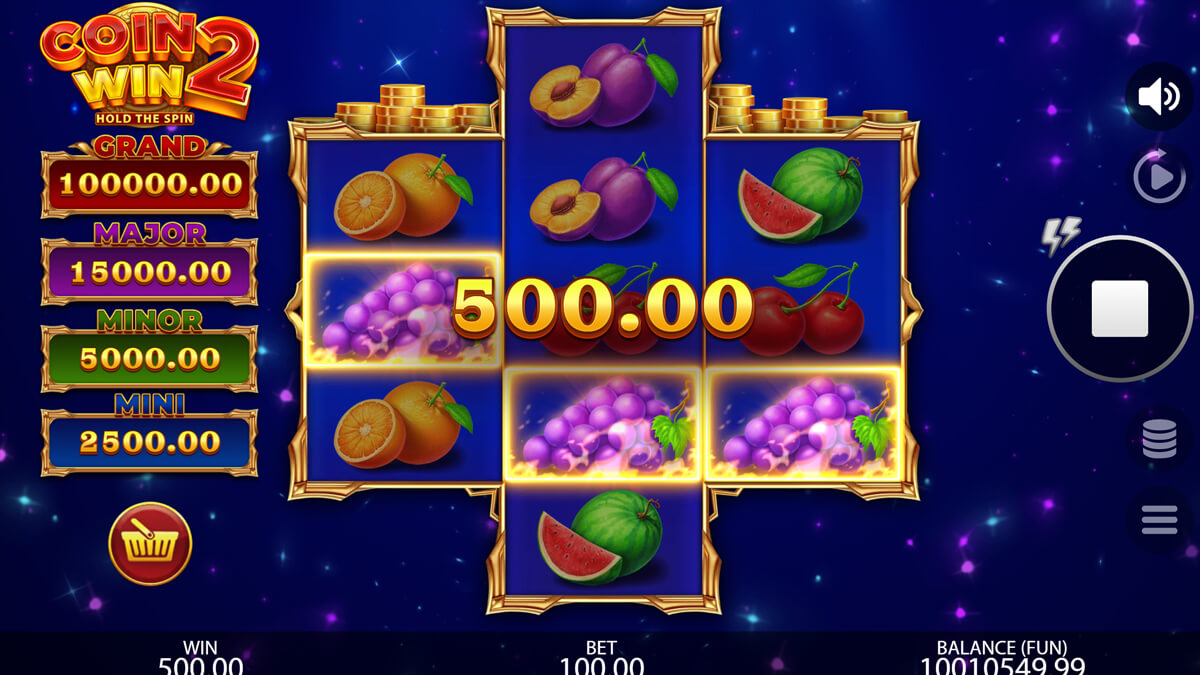Open the autoplay options
This screenshot has width=1200, height=675.
1159,177
